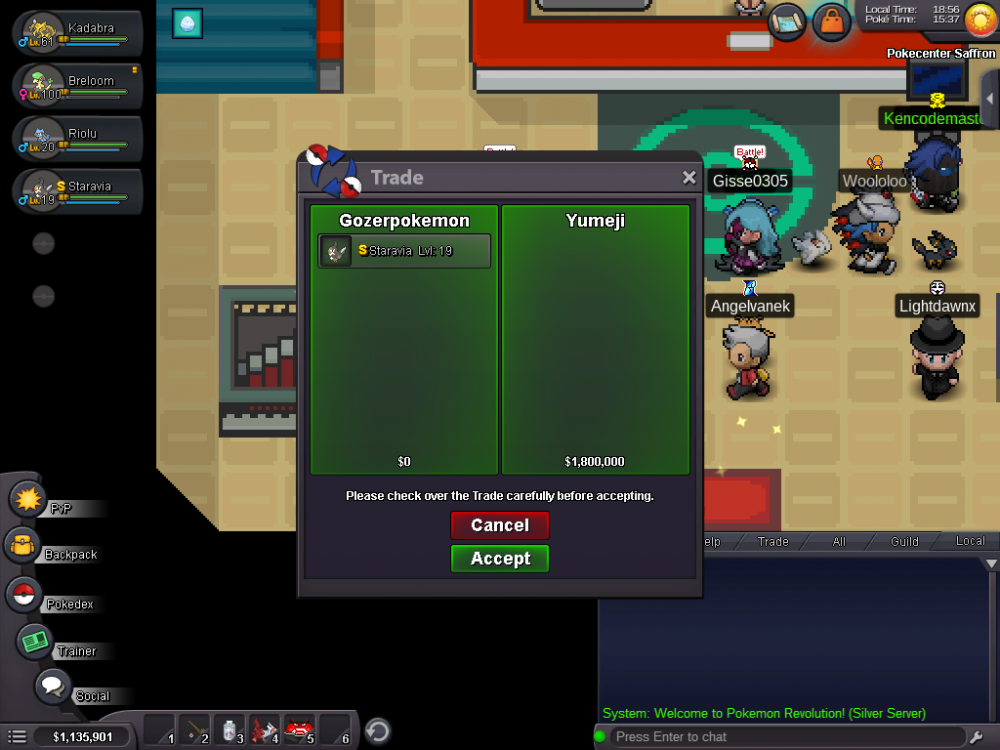Viewport: 1000px width, 750px height.
Task: Open the world map scroll icon
Action: point(788,21)
